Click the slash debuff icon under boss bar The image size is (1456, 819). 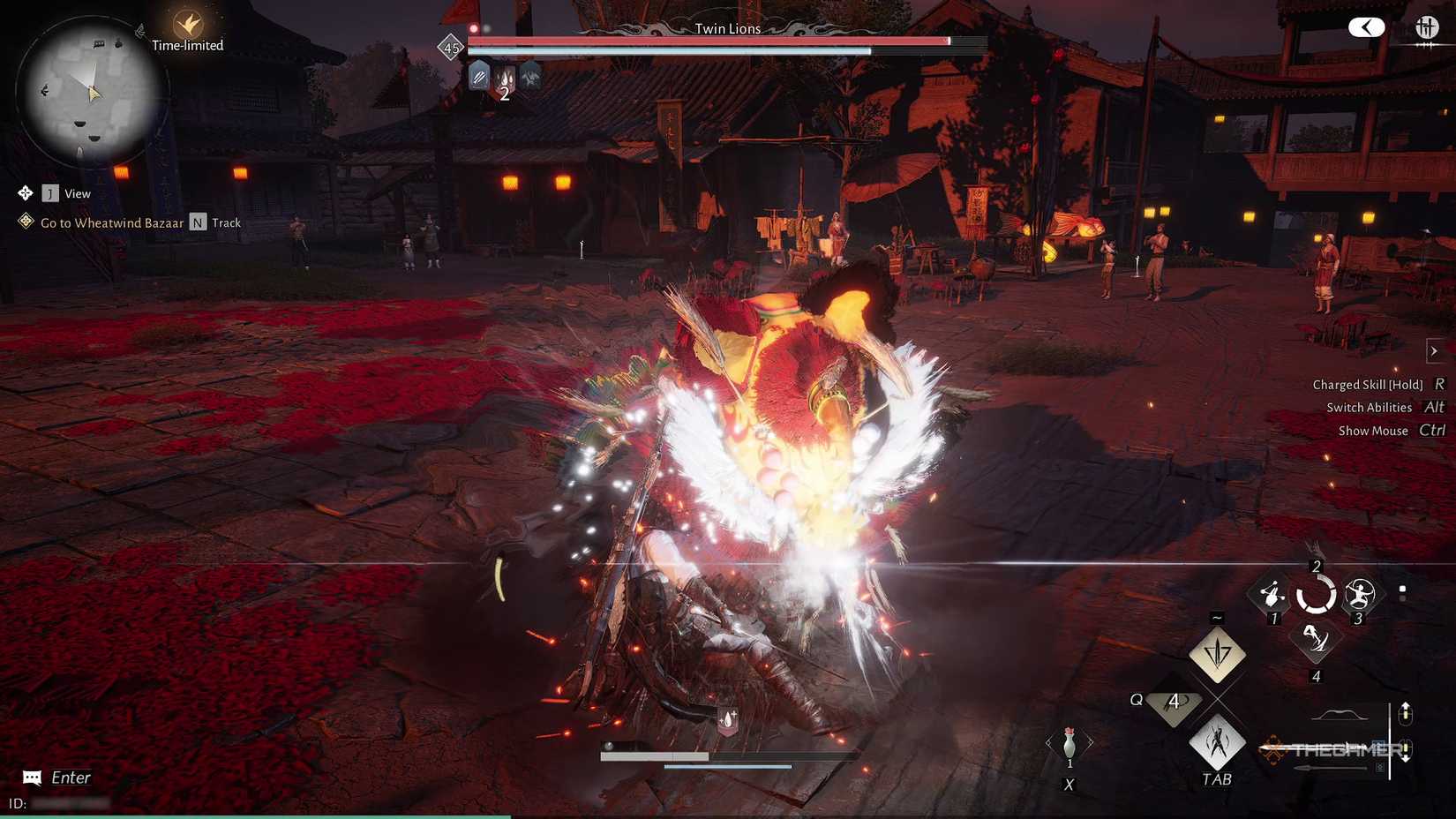477,77
